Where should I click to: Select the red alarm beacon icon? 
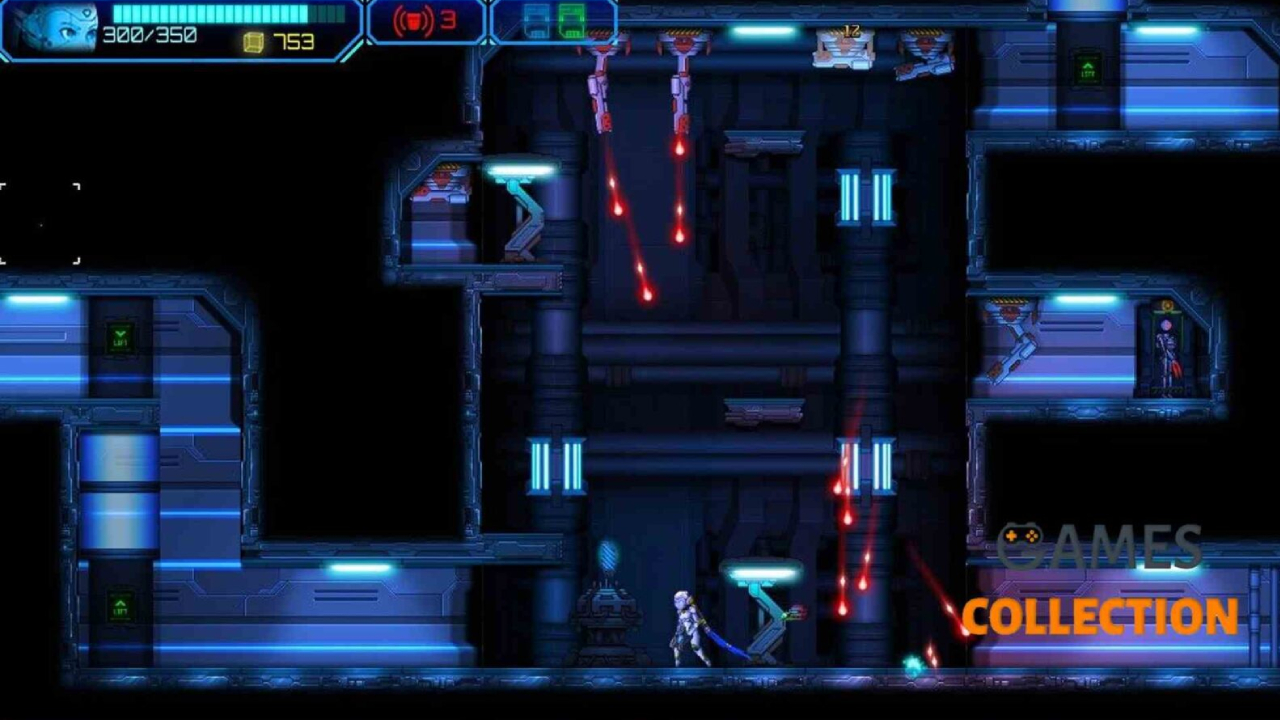(x=412, y=21)
